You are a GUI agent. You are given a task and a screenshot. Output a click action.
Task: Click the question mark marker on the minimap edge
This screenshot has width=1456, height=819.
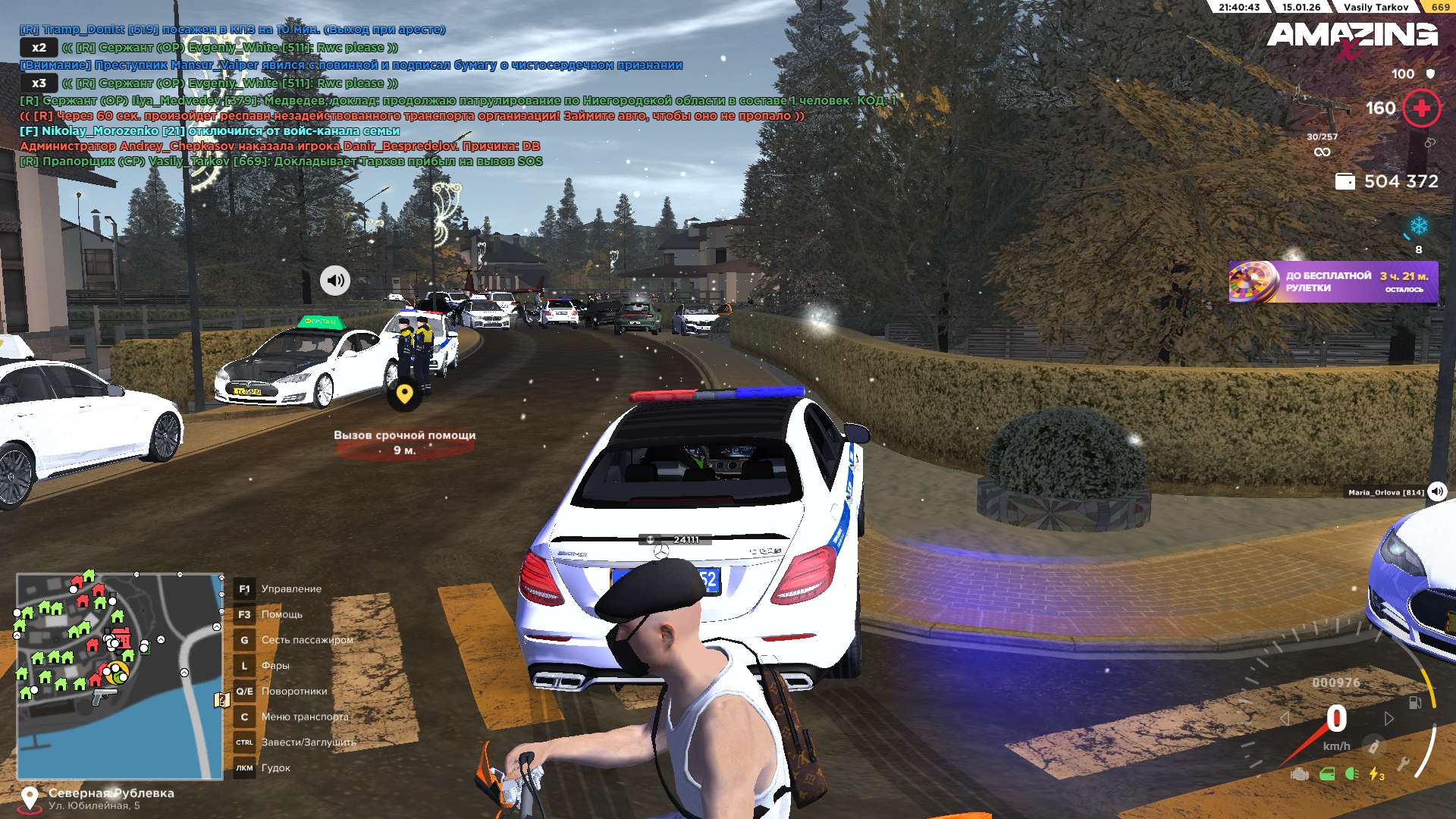coord(221,700)
